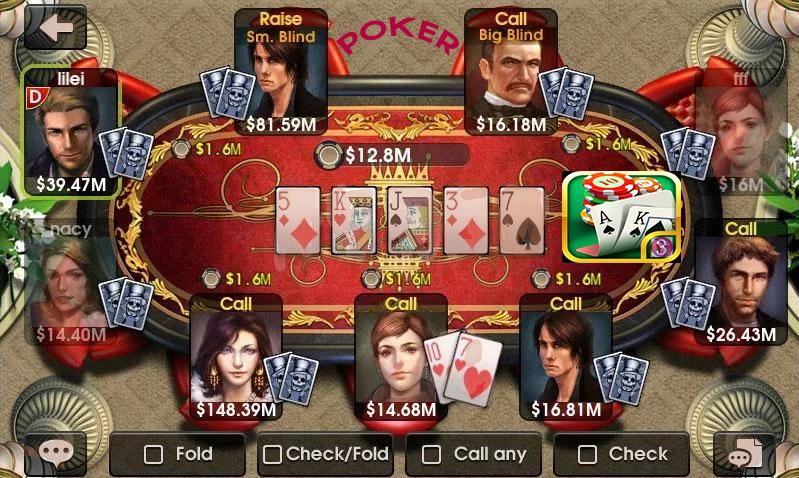Tick the Fold checkbox
The width and height of the screenshot is (799, 478).
(x=154, y=454)
